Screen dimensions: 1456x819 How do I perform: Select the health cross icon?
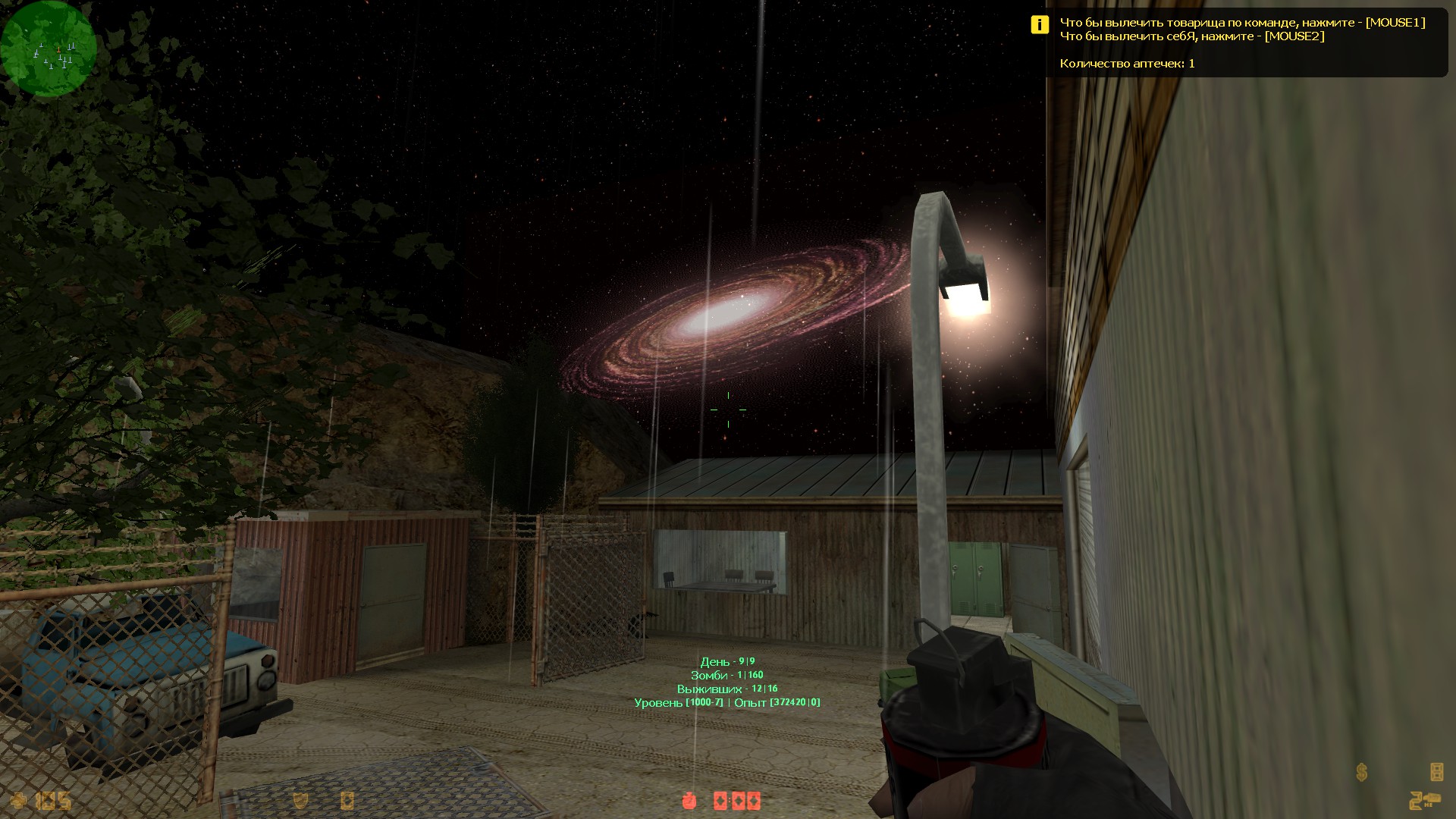pos(18,800)
